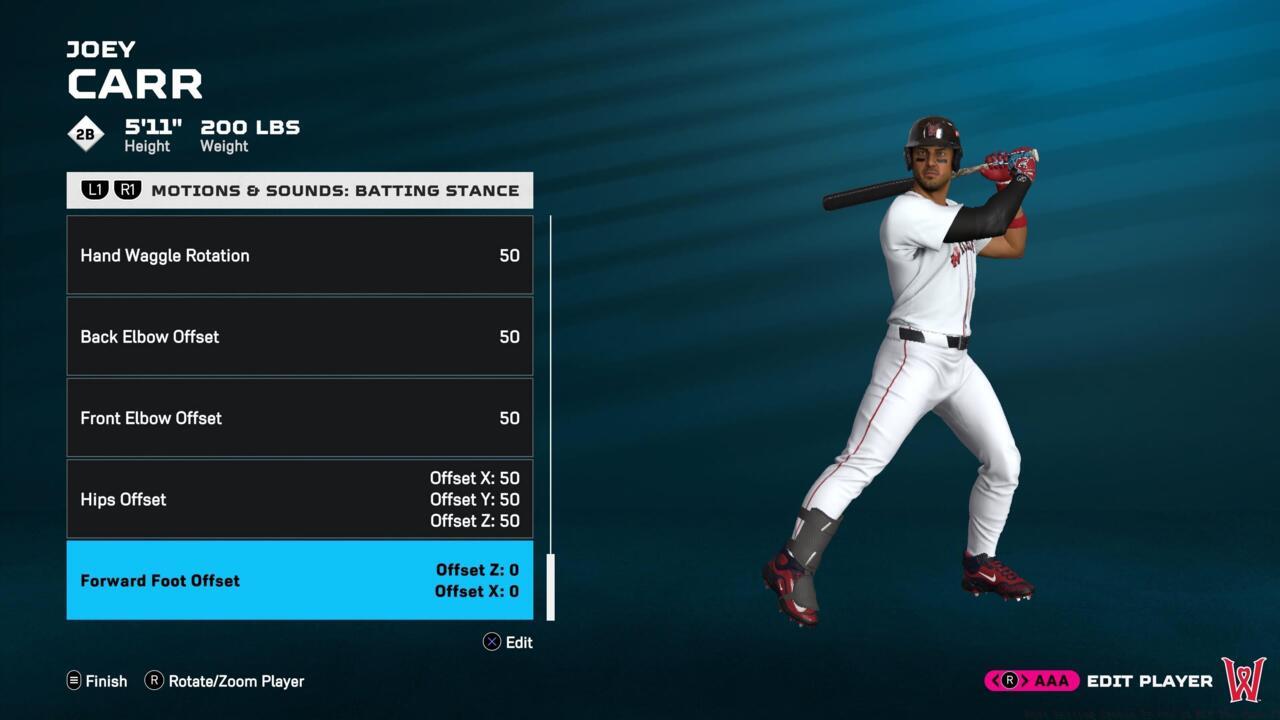The image size is (1280, 720).
Task: Open the Hips Offset setting
Action: click(300, 499)
